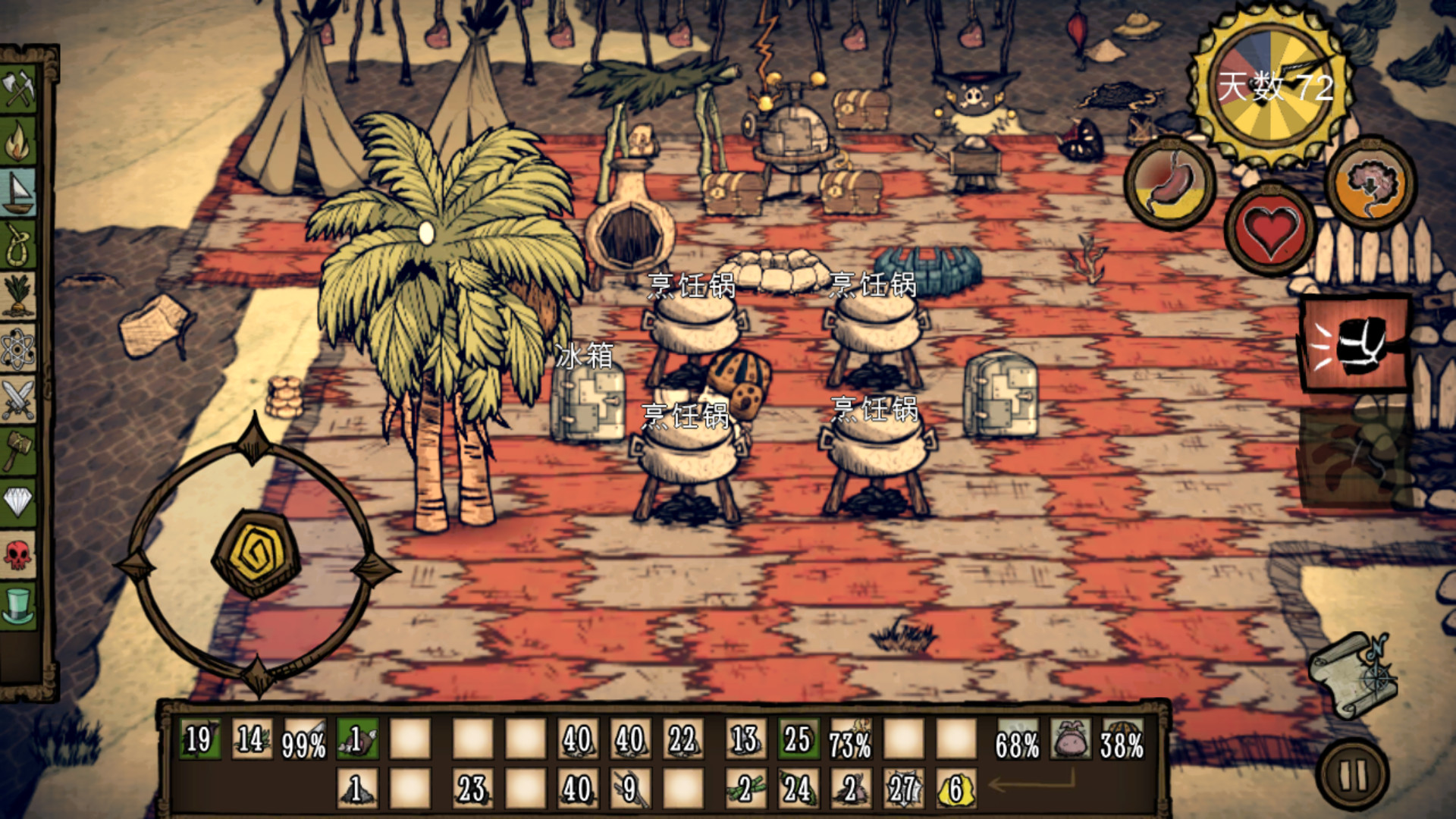The width and height of the screenshot is (1456, 819).
Task: Open the Fire crafting tab
Action: pos(19,142)
